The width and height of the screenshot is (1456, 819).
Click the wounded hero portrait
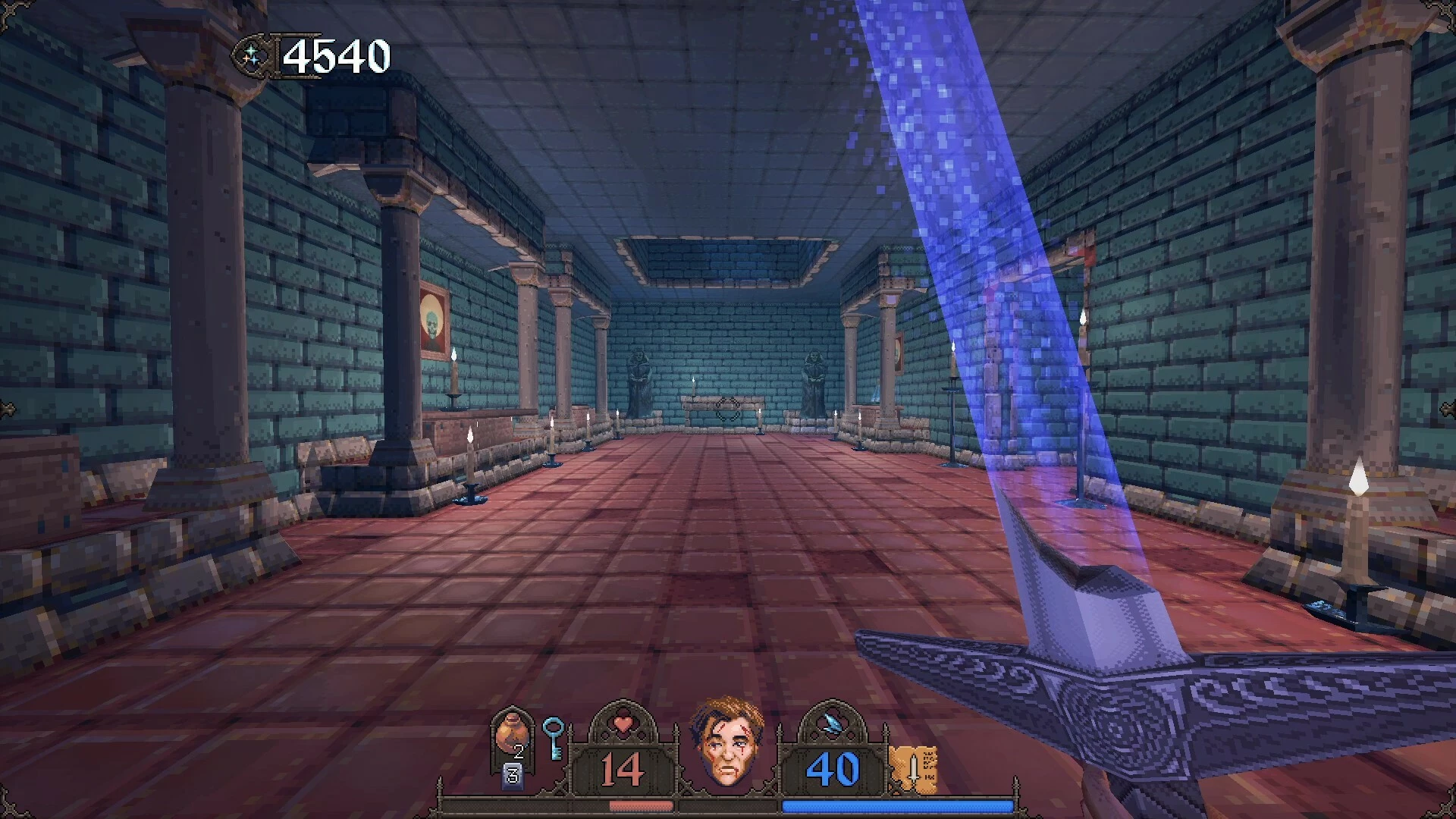pyautogui.click(x=726, y=742)
